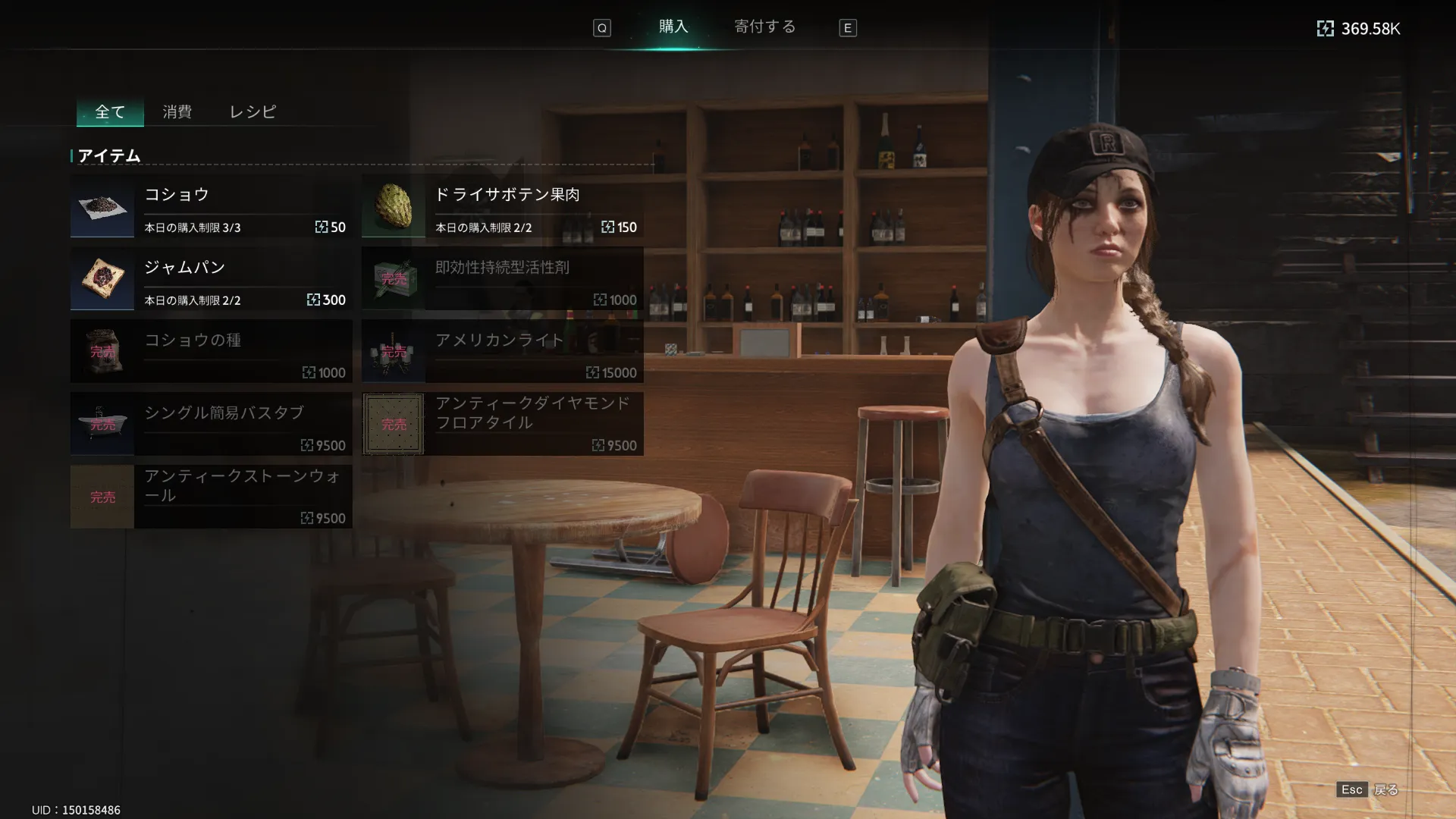Click the sold-out コショウの種 entry
The image size is (1456, 819).
211,352
